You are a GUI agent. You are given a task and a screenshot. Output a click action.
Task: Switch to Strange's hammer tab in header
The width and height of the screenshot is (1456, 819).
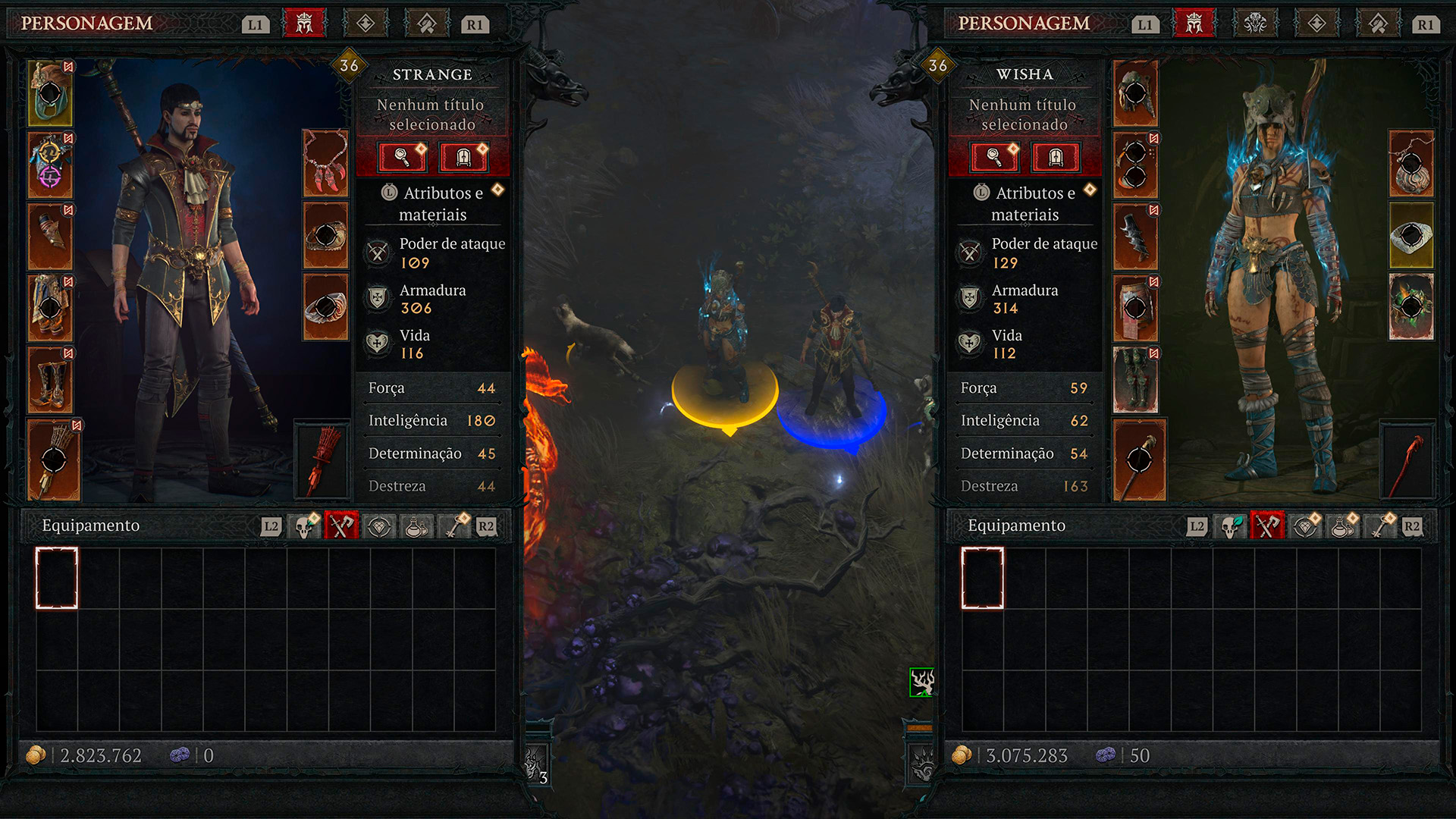click(x=427, y=24)
